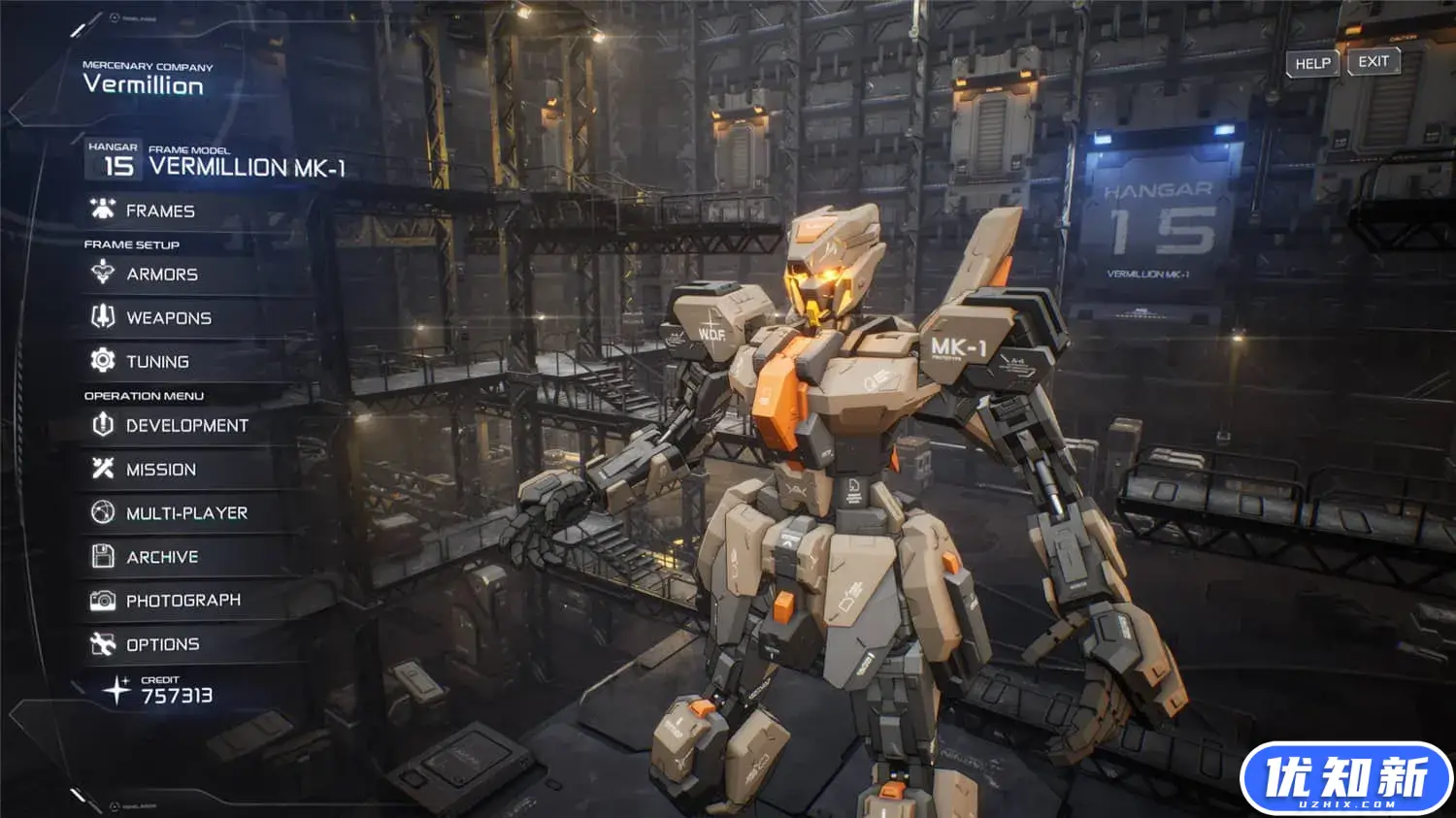Image resolution: width=1456 pixels, height=818 pixels.
Task: Open the Options menu
Action: pos(162,644)
